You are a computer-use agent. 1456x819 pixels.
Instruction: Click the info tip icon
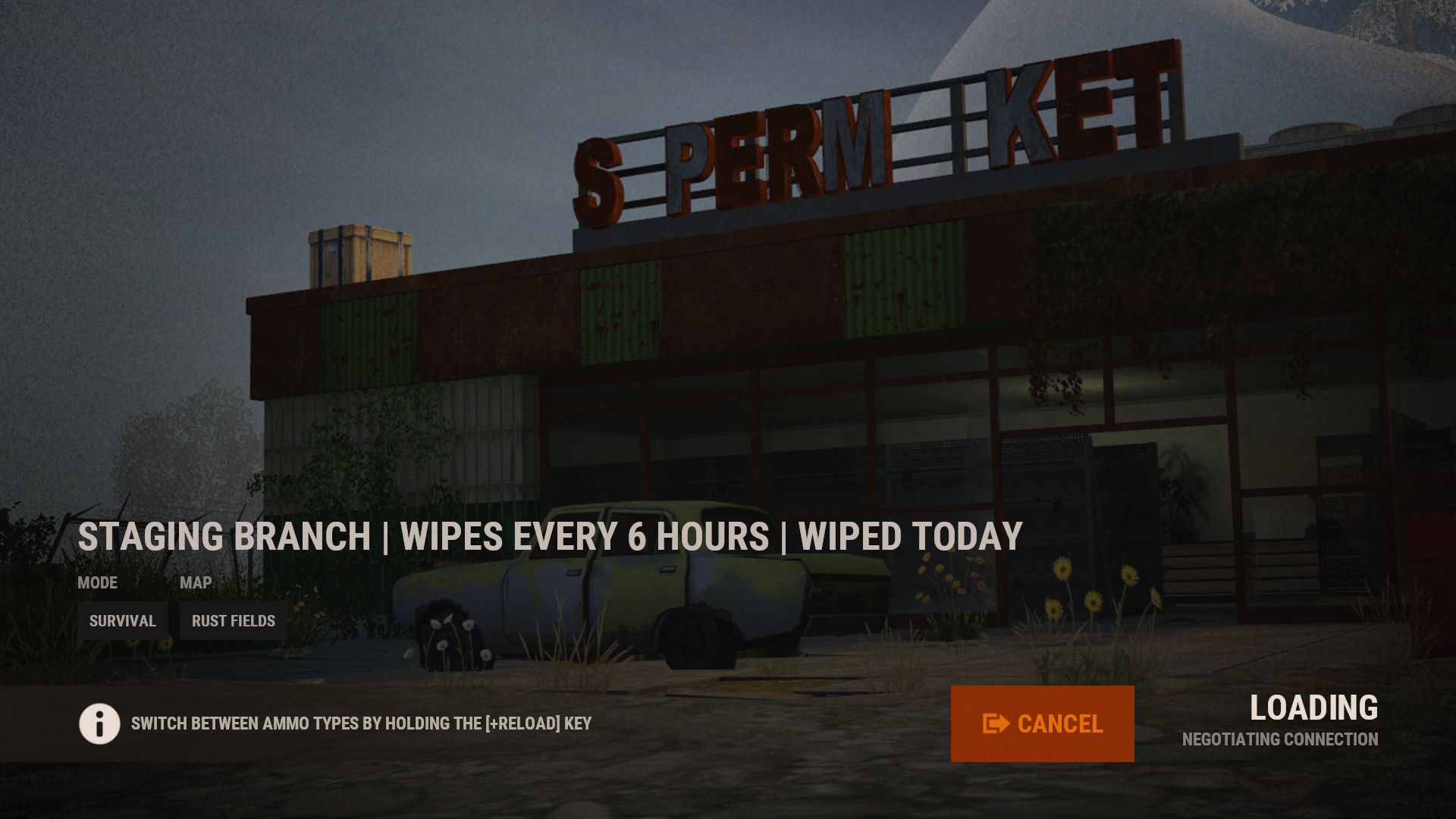coord(99,723)
